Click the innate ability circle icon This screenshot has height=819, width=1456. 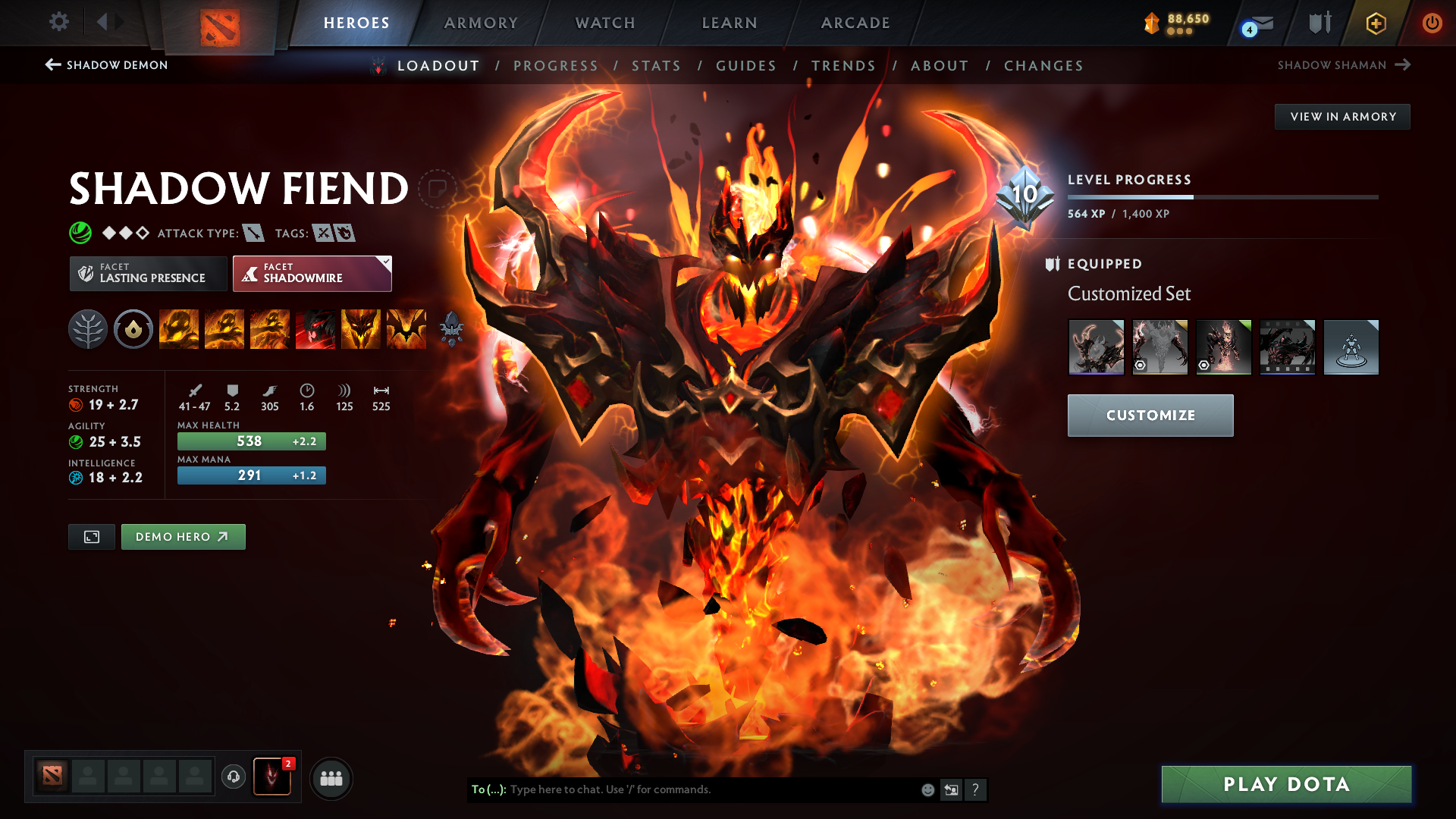click(x=133, y=329)
